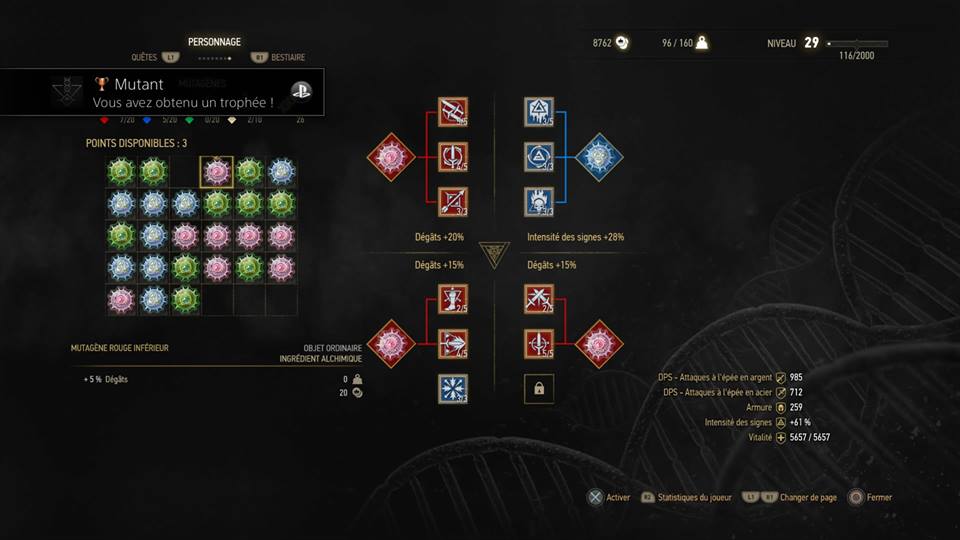960x540 pixels.
Task: Select the blue snowflake skill slot
Action: 453,389
